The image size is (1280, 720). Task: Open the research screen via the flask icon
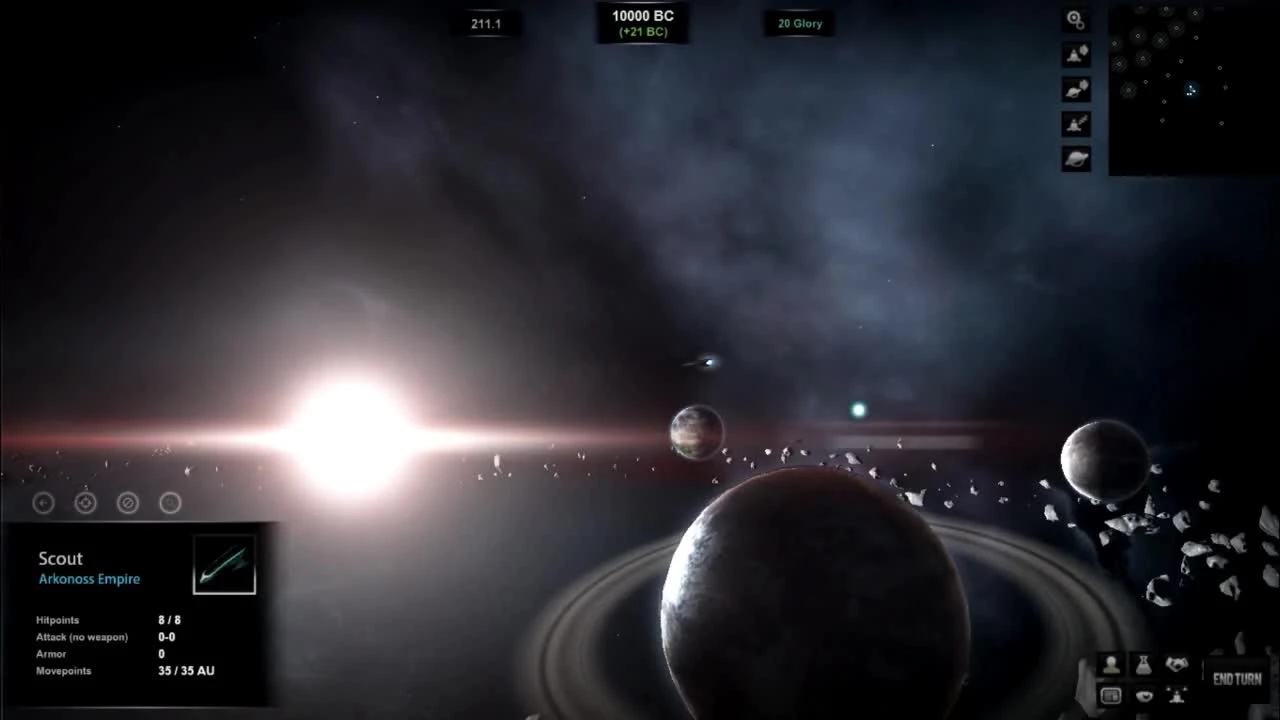1144,665
